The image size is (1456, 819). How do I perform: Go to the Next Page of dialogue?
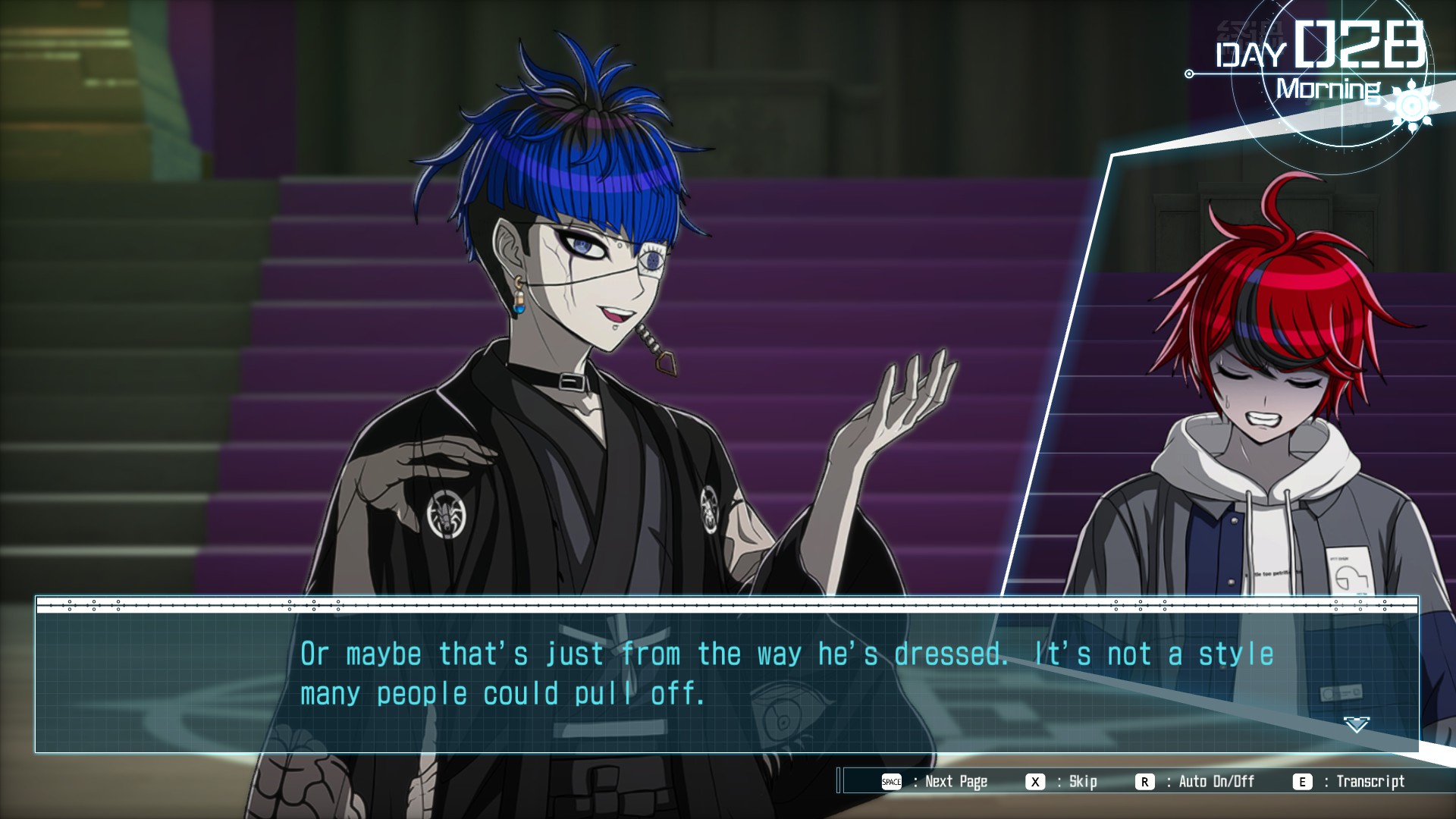(x=935, y=782)
